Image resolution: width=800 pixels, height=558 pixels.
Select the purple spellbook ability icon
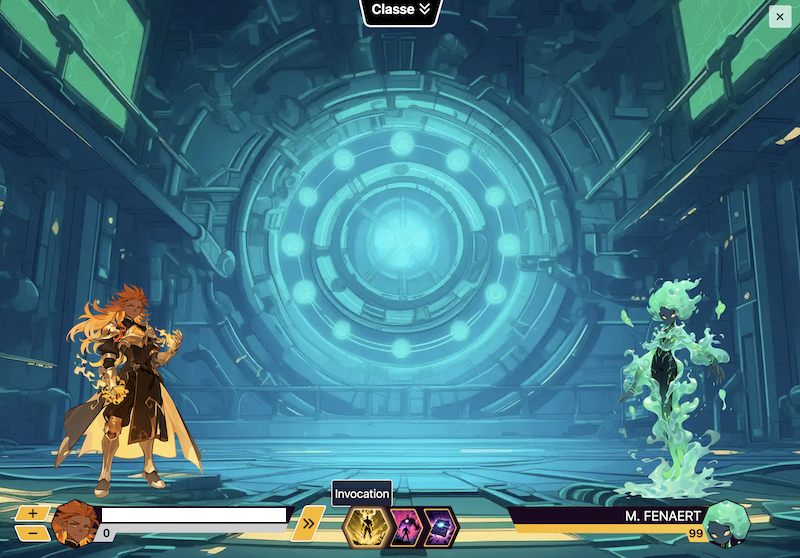(x=439, y=527)
